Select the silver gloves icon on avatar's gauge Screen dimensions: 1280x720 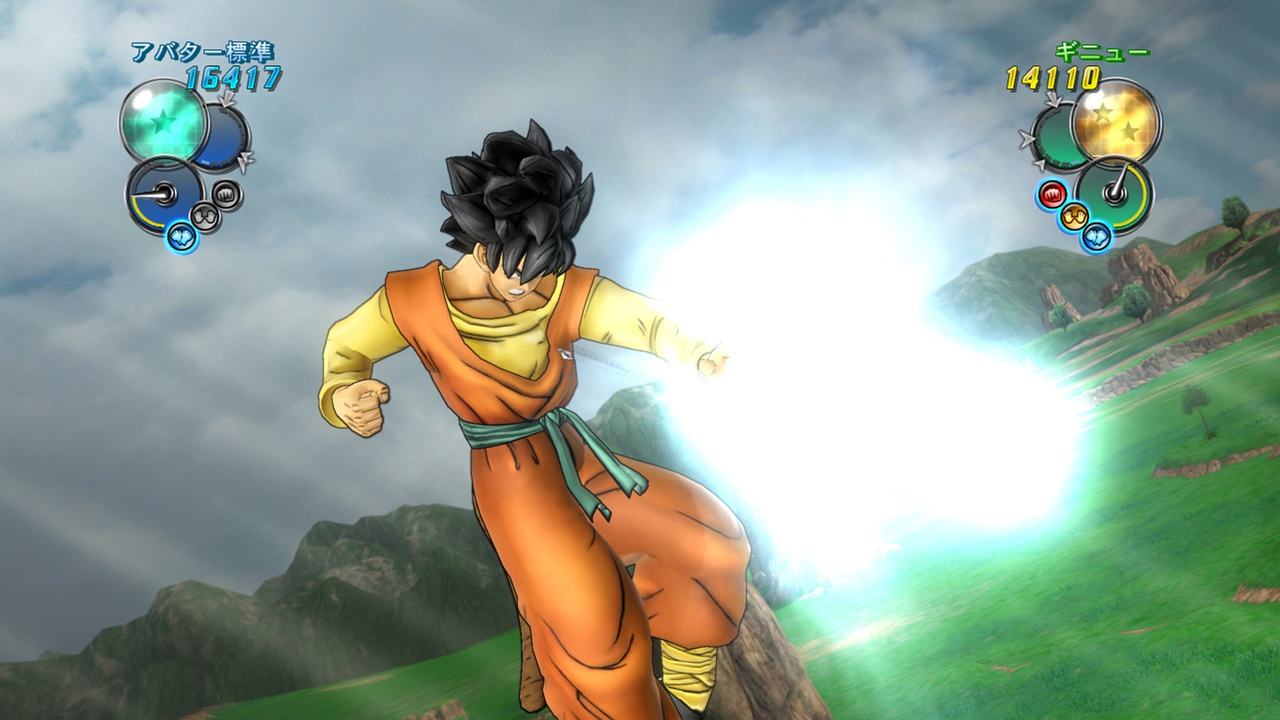pyautogui.click(x=205, y=216)
